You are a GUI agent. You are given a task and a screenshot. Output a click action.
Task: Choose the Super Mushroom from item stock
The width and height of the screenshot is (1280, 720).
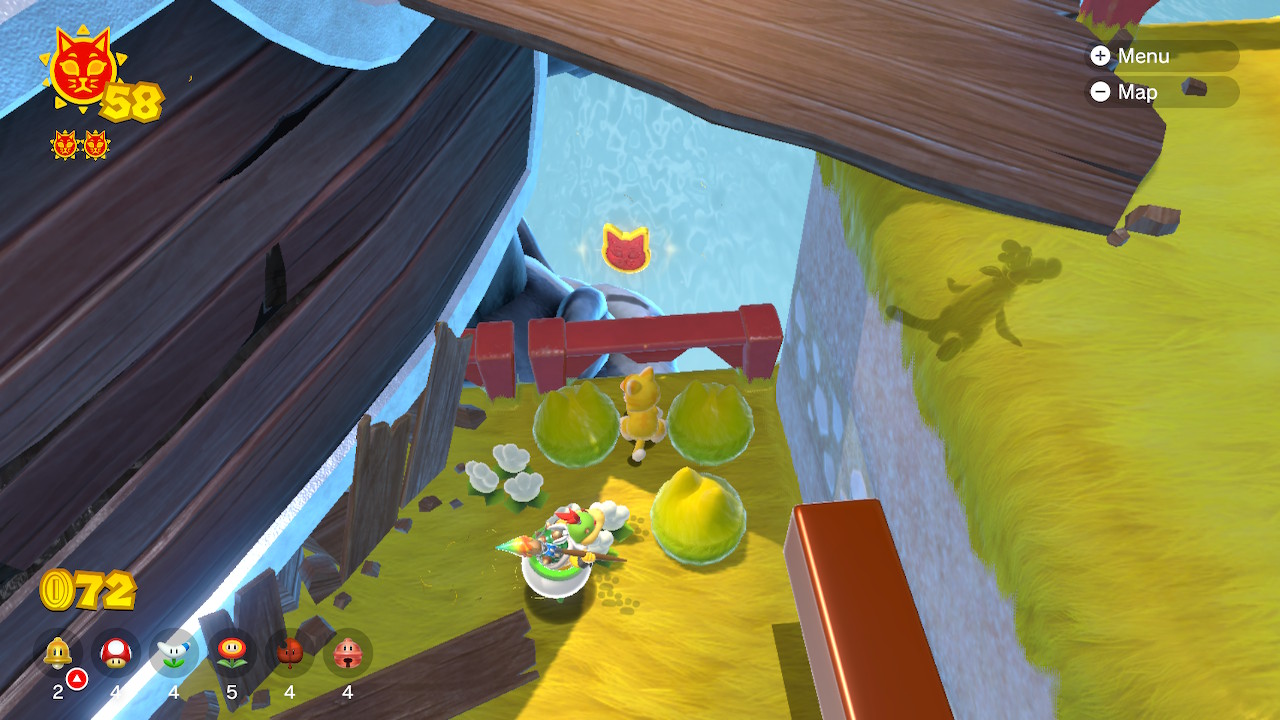coord(116,653)
